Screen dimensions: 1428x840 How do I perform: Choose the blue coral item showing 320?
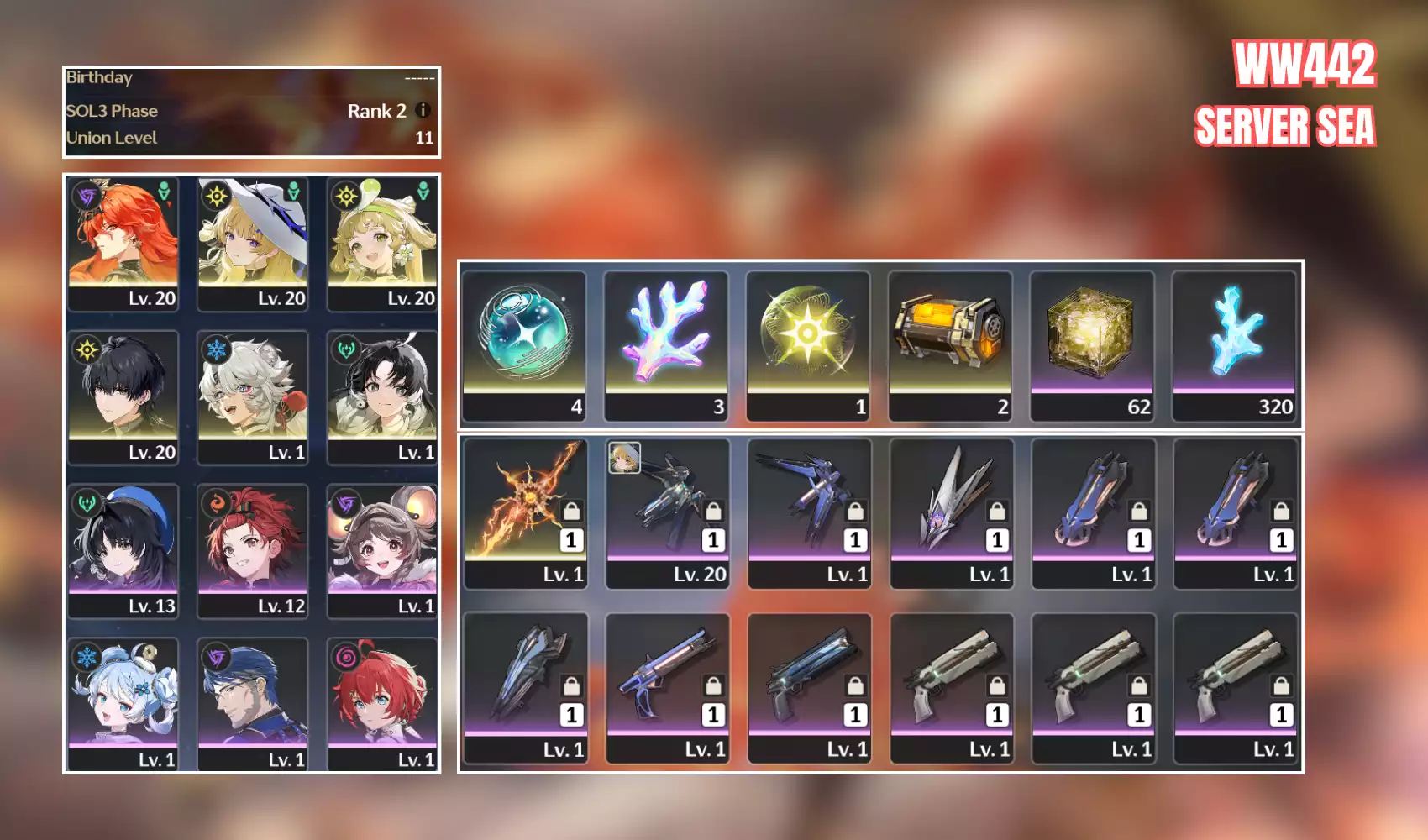1235,344
